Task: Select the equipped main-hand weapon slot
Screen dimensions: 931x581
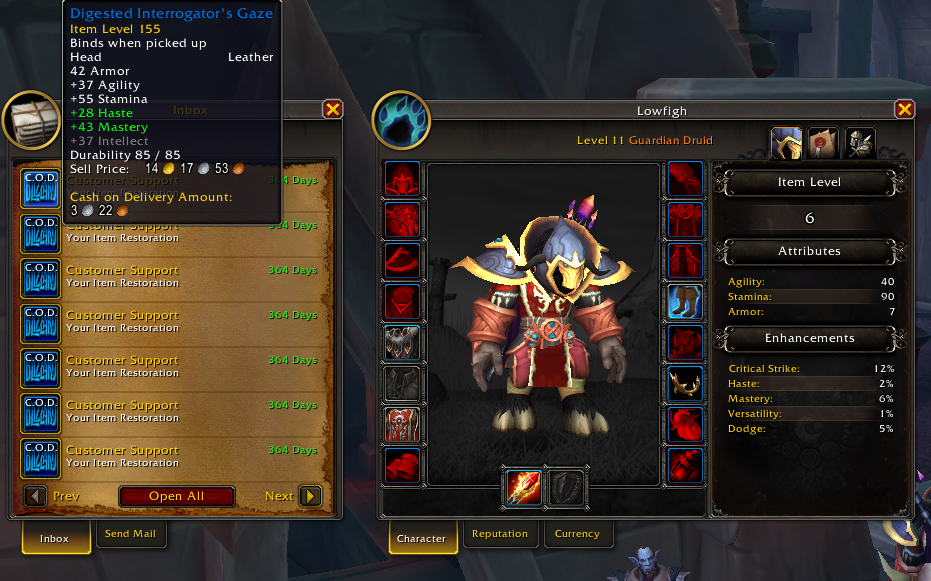Action: (523, 487)
